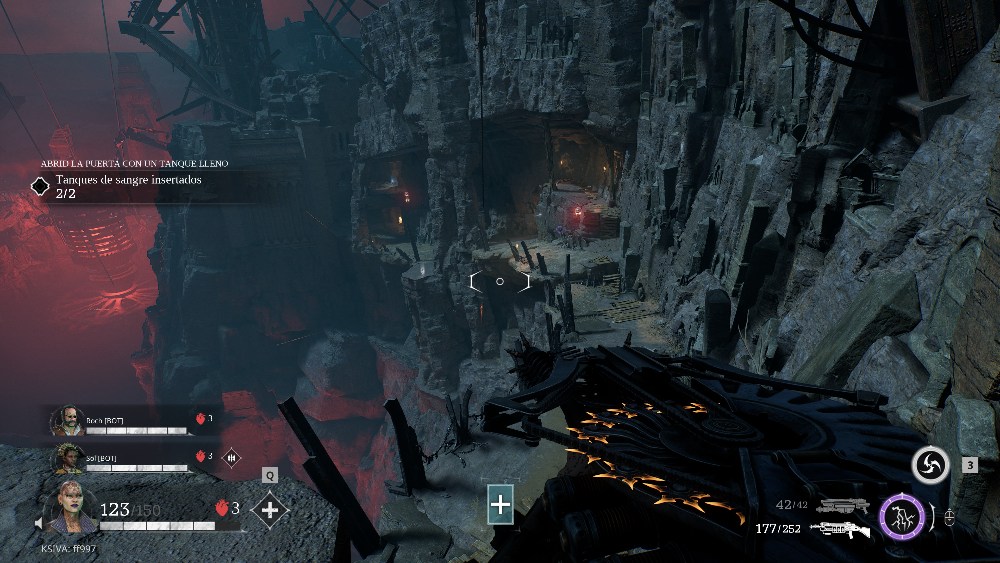This screenshot has height=563, width=1000.
Task: Click your own character portrait
Action: (70, 508)
